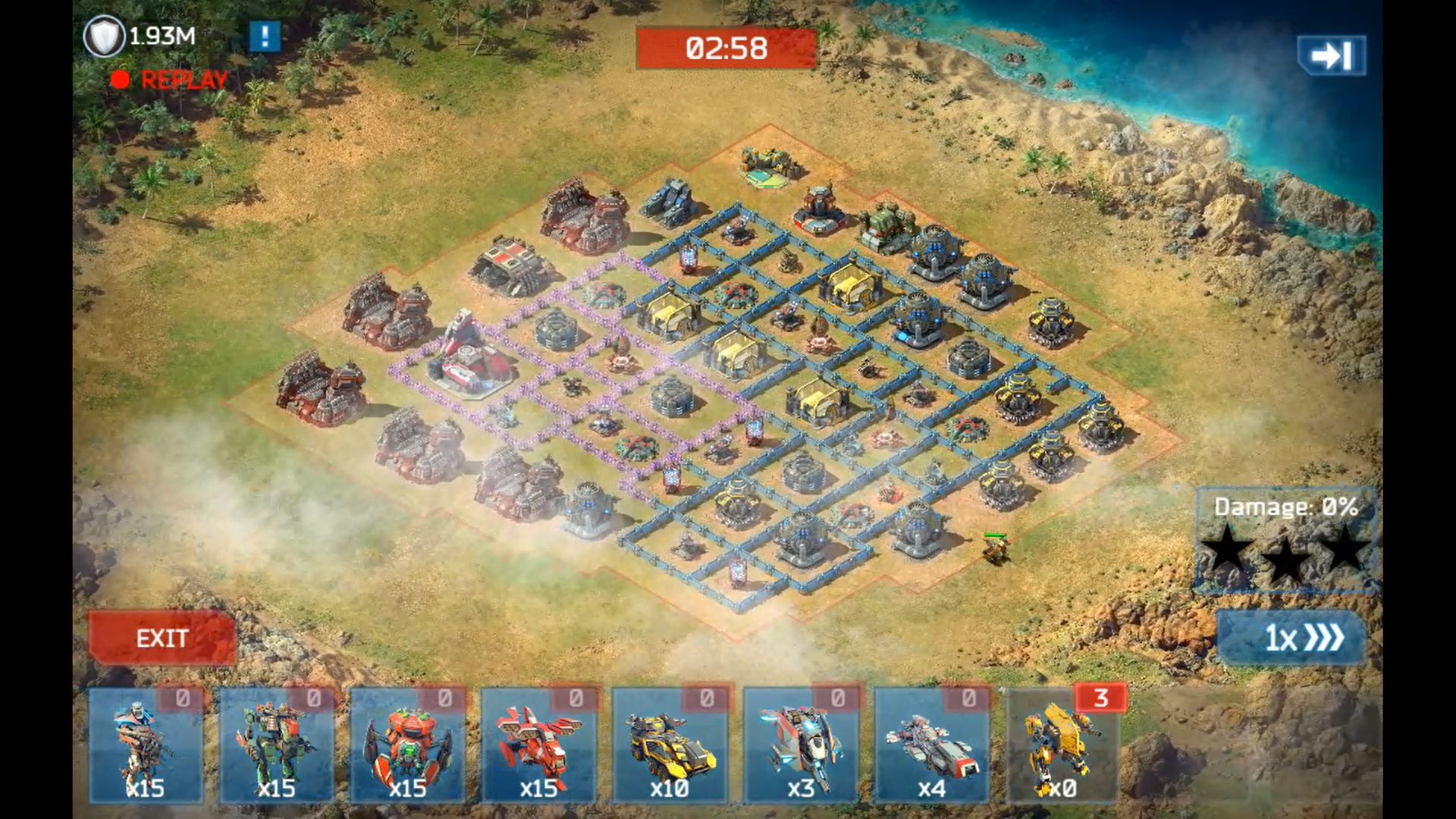Pick the red gunship aircraft card
Screen dimensions: 1456x819
[539, 745]
